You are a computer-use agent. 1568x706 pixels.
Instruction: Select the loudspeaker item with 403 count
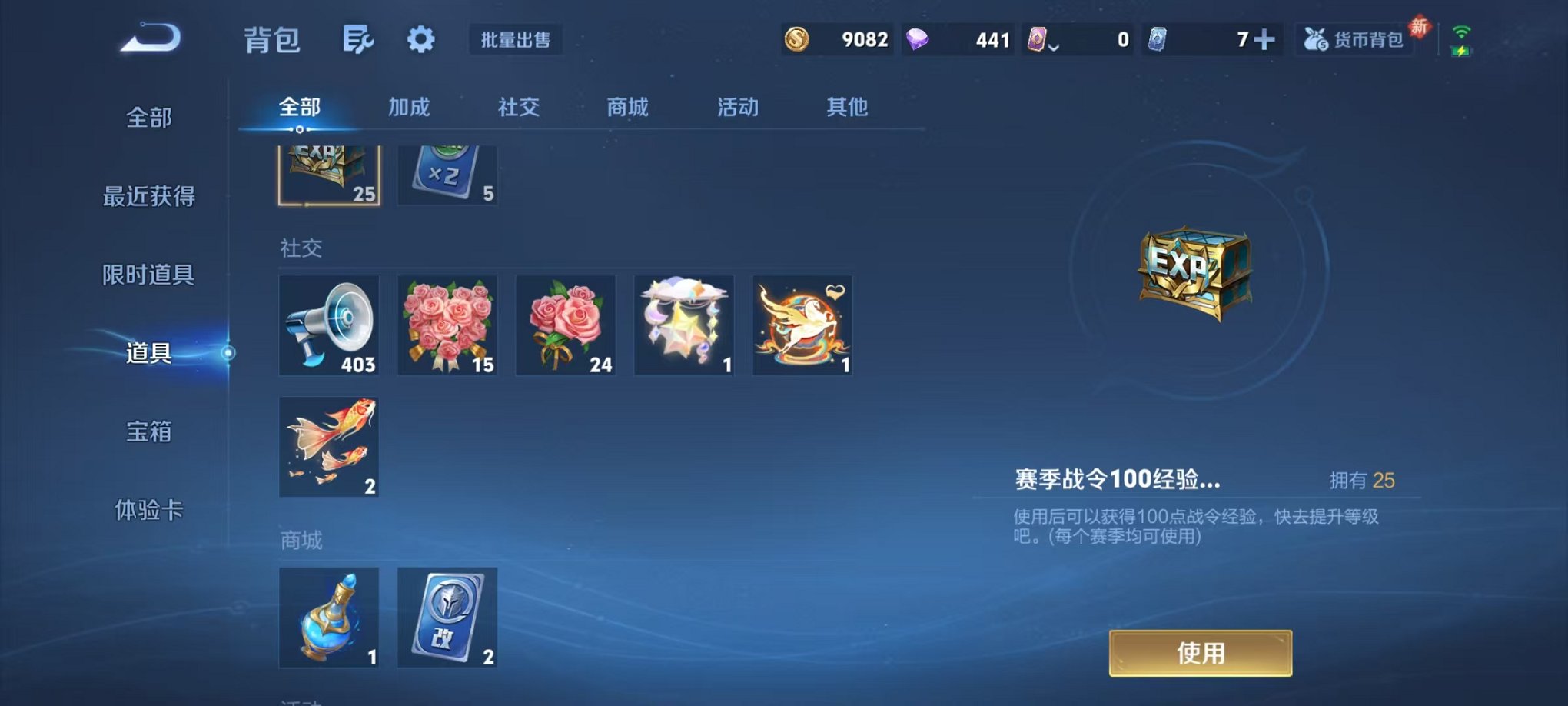(328, 325)
